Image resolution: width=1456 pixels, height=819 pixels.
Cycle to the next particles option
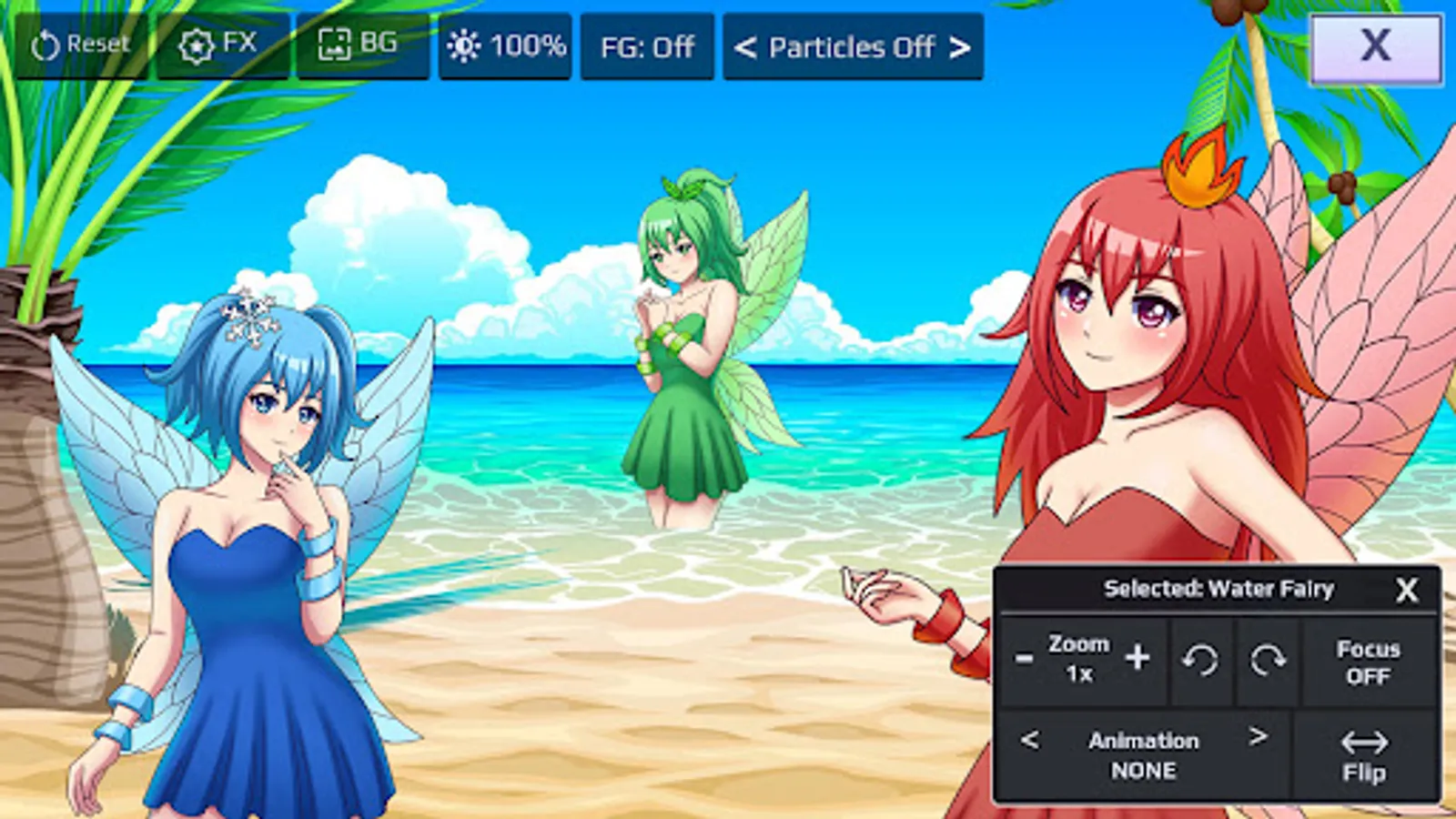pos(960,47)
